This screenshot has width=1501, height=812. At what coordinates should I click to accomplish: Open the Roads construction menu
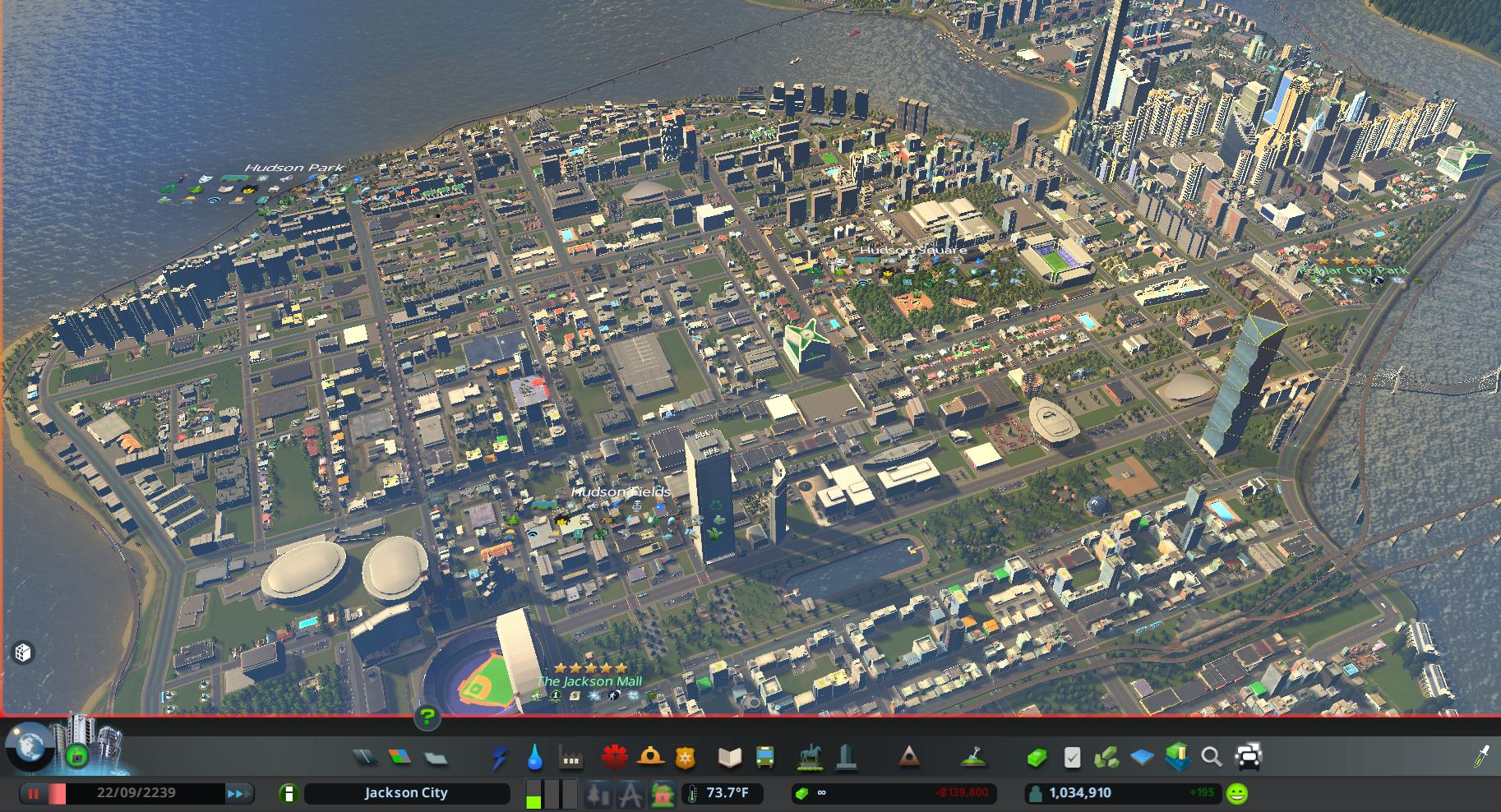pos(365,757)
